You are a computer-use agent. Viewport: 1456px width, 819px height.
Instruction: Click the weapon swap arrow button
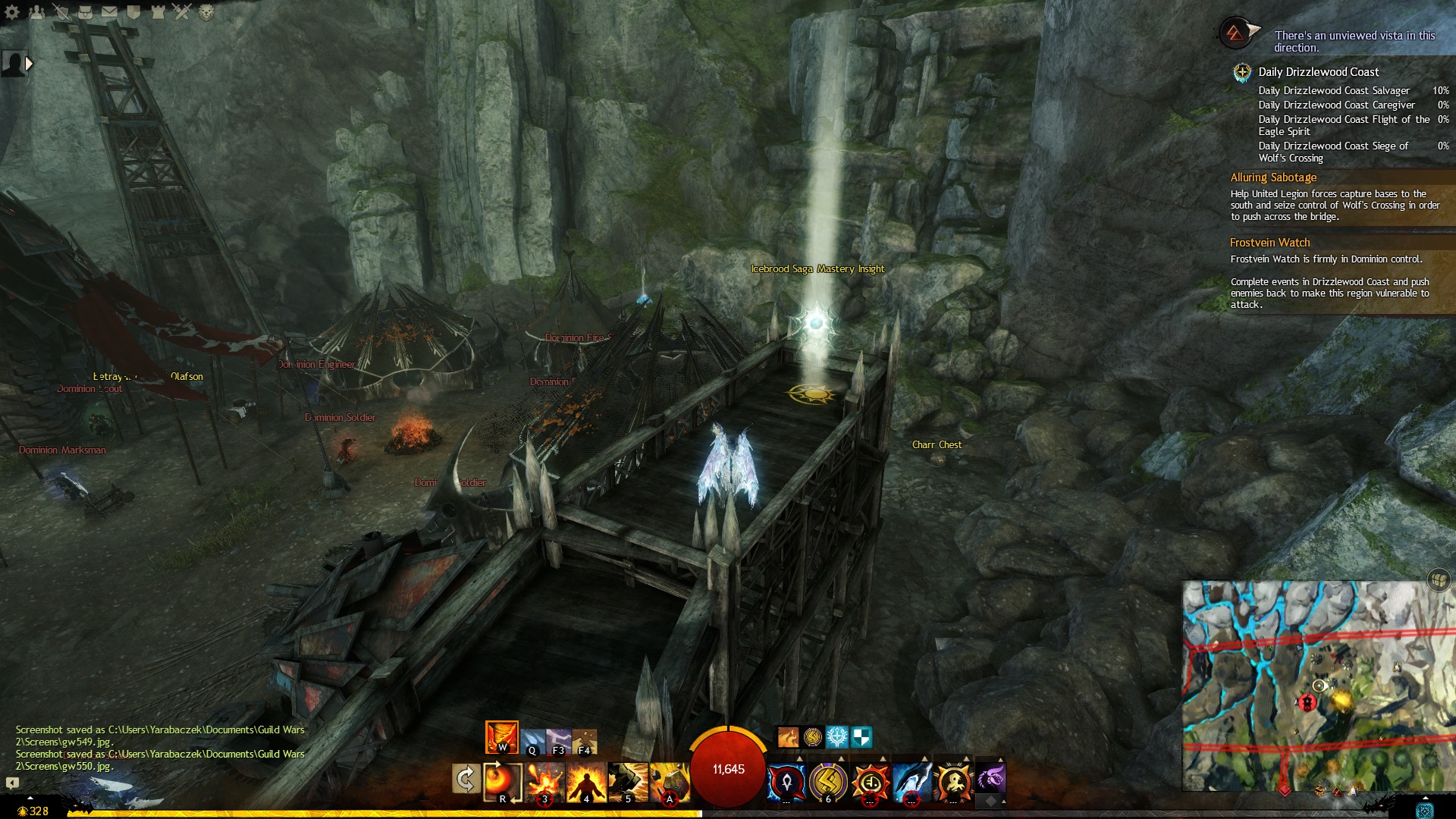466,779
